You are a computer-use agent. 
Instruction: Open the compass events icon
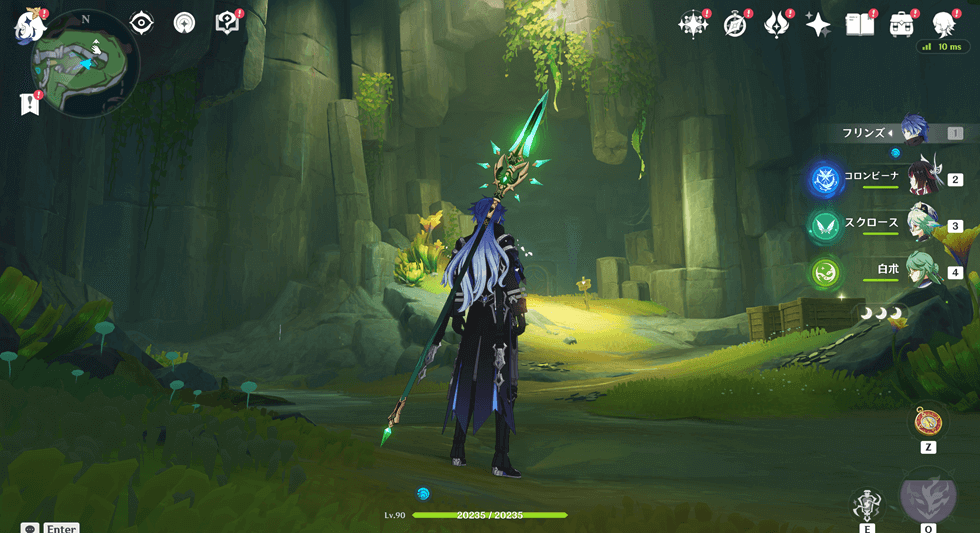tap(735, 25)
